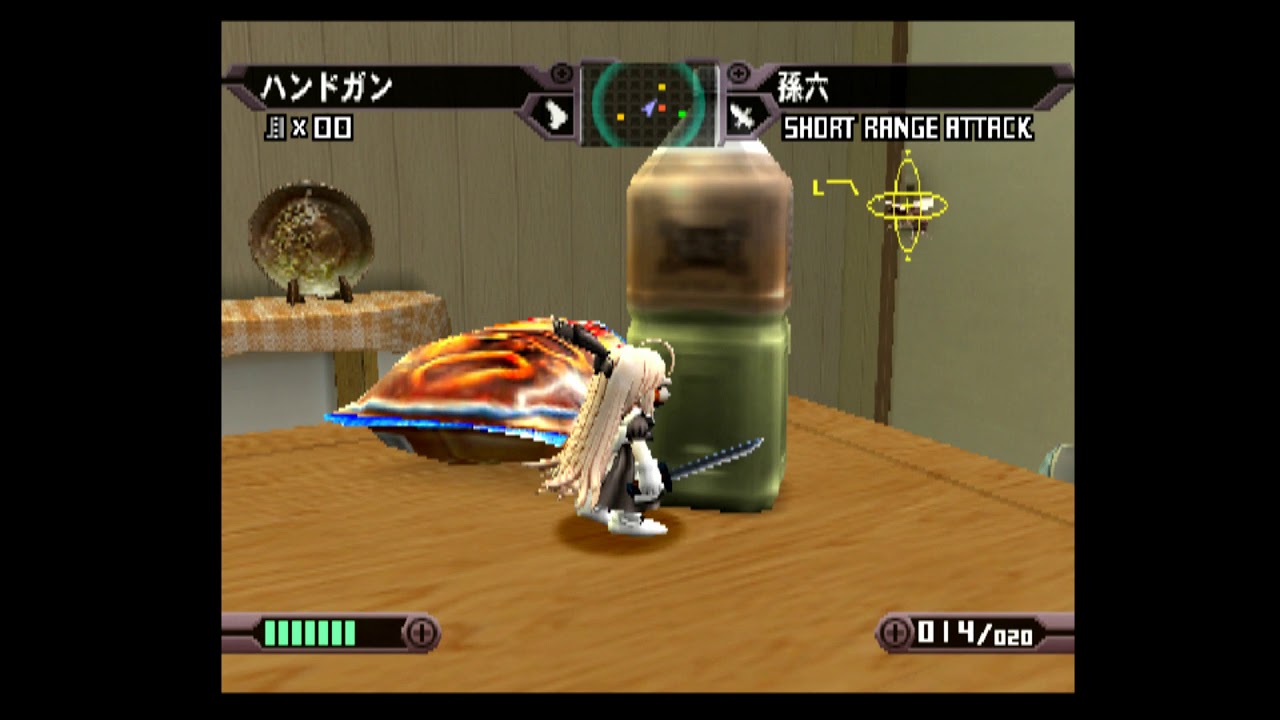Click the plus icon right of the radar
The image size is (1280, 720).
pyautogui.click(x=739, y=71)
